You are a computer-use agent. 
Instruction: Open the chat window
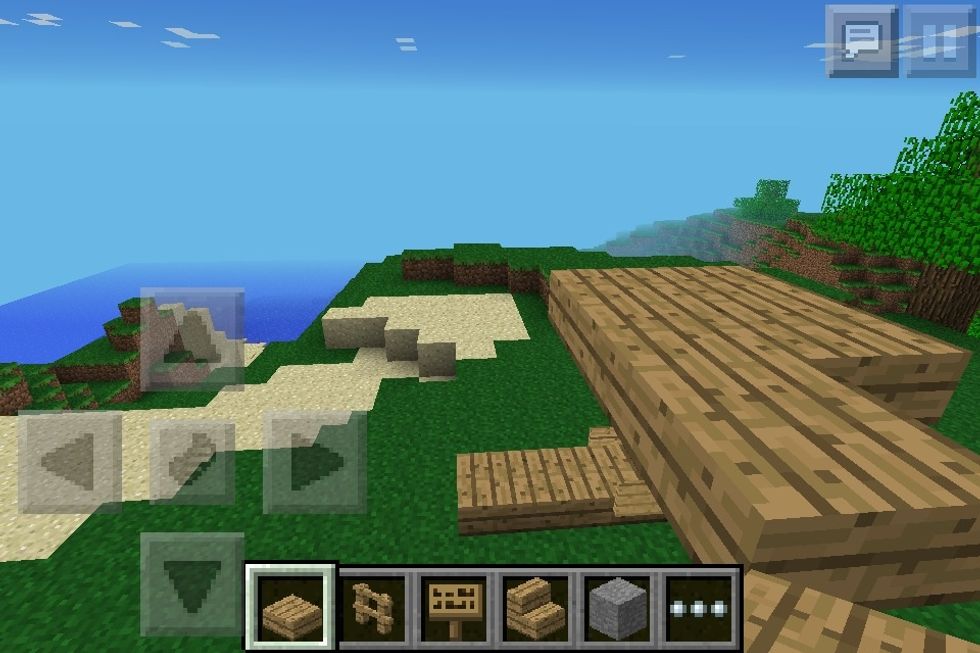point(861,41)
